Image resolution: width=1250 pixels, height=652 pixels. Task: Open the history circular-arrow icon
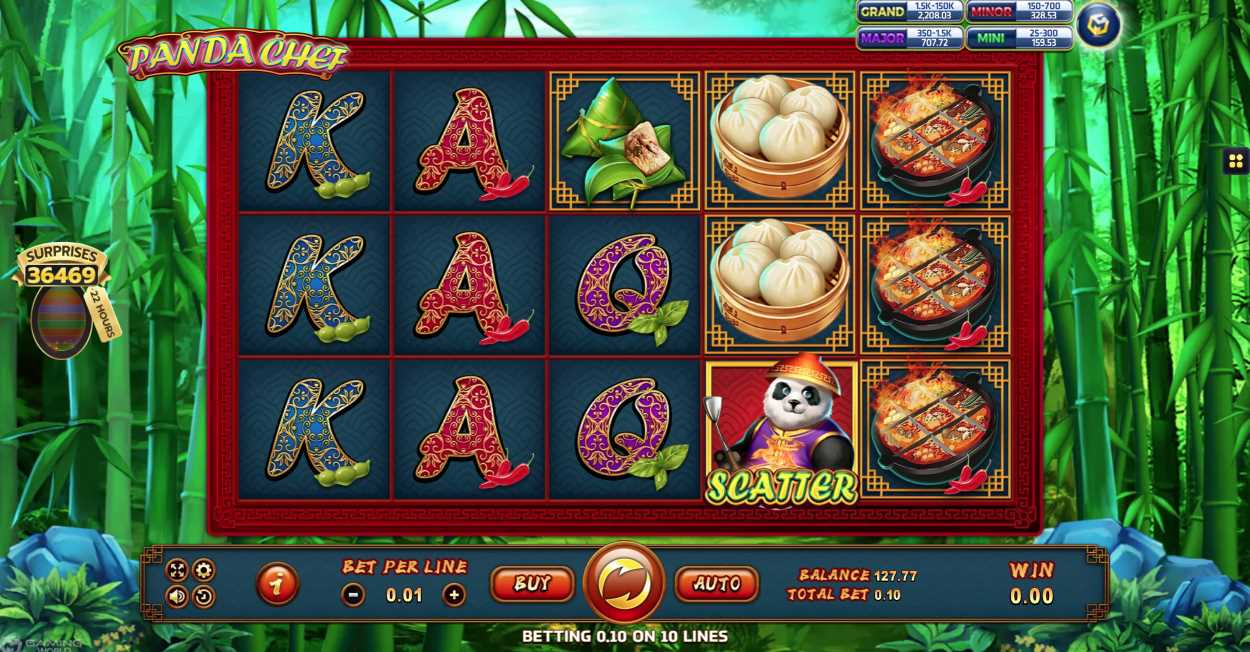tap(203, 597)
